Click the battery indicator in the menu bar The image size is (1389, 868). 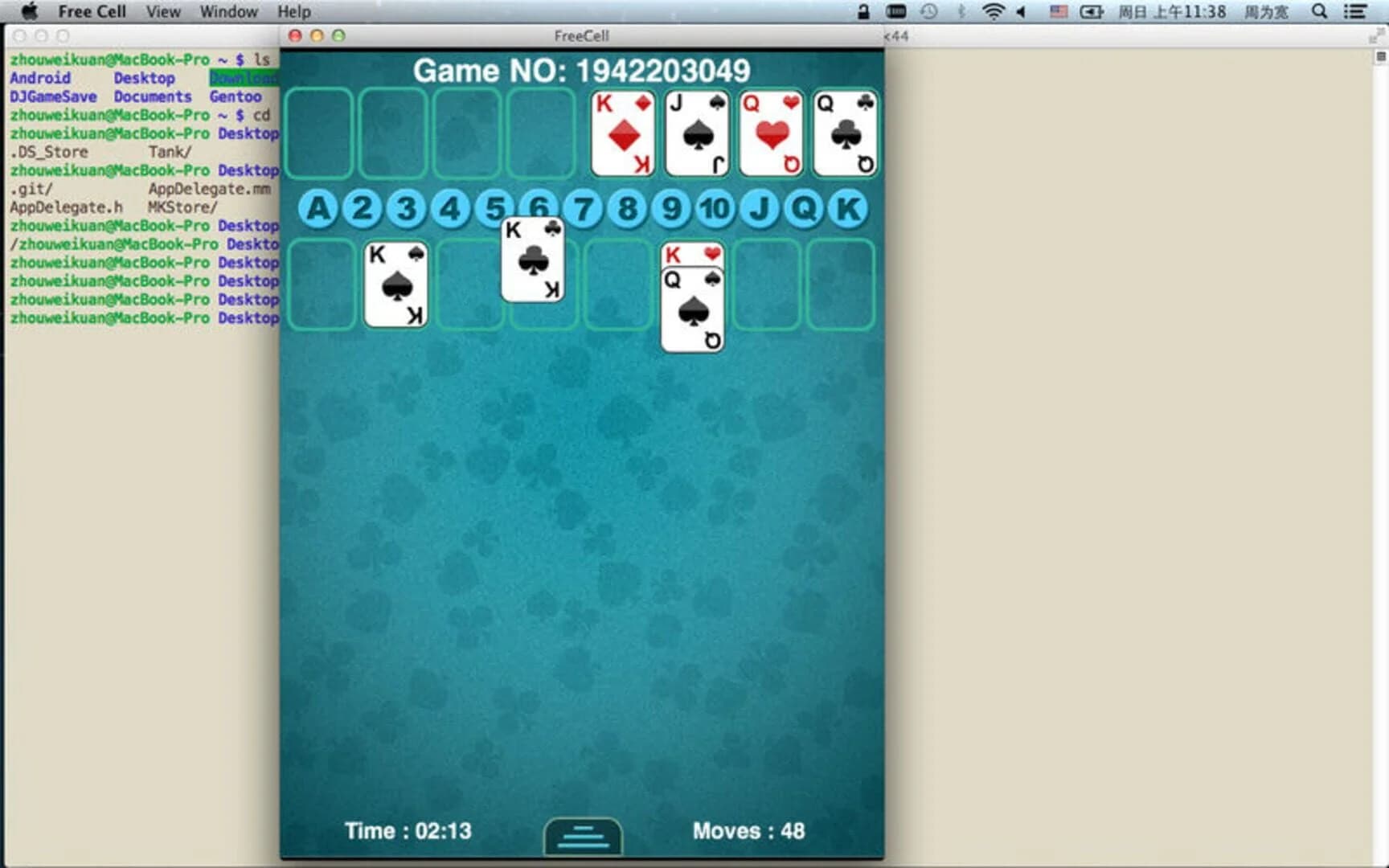[1090, 12]
